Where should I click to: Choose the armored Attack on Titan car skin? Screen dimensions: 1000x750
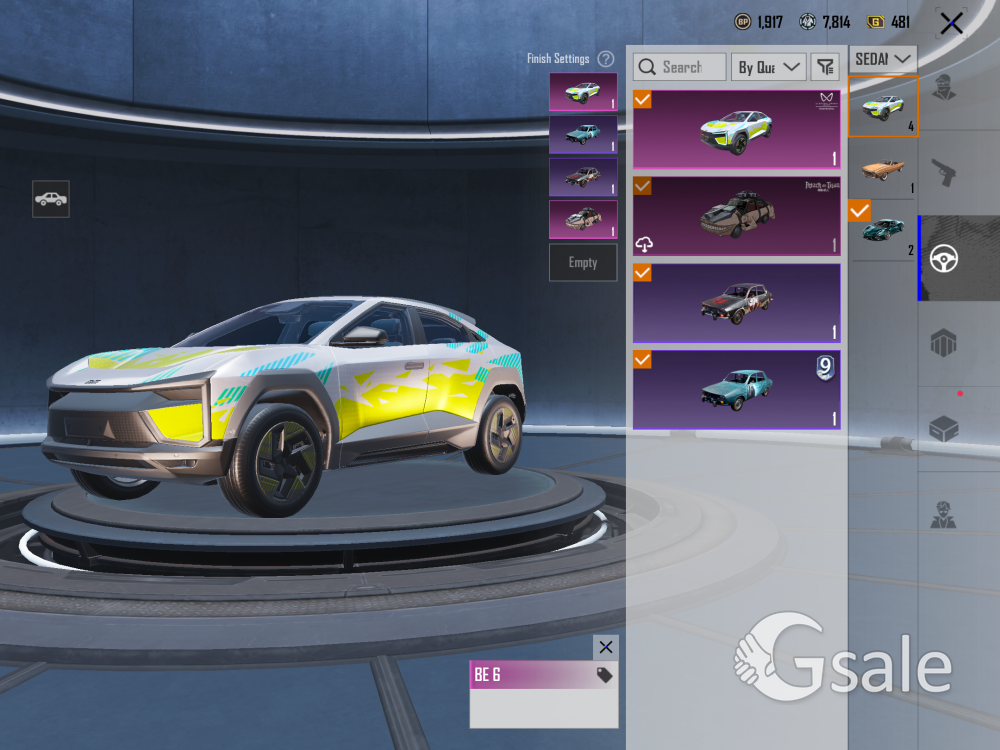(737, 216)
